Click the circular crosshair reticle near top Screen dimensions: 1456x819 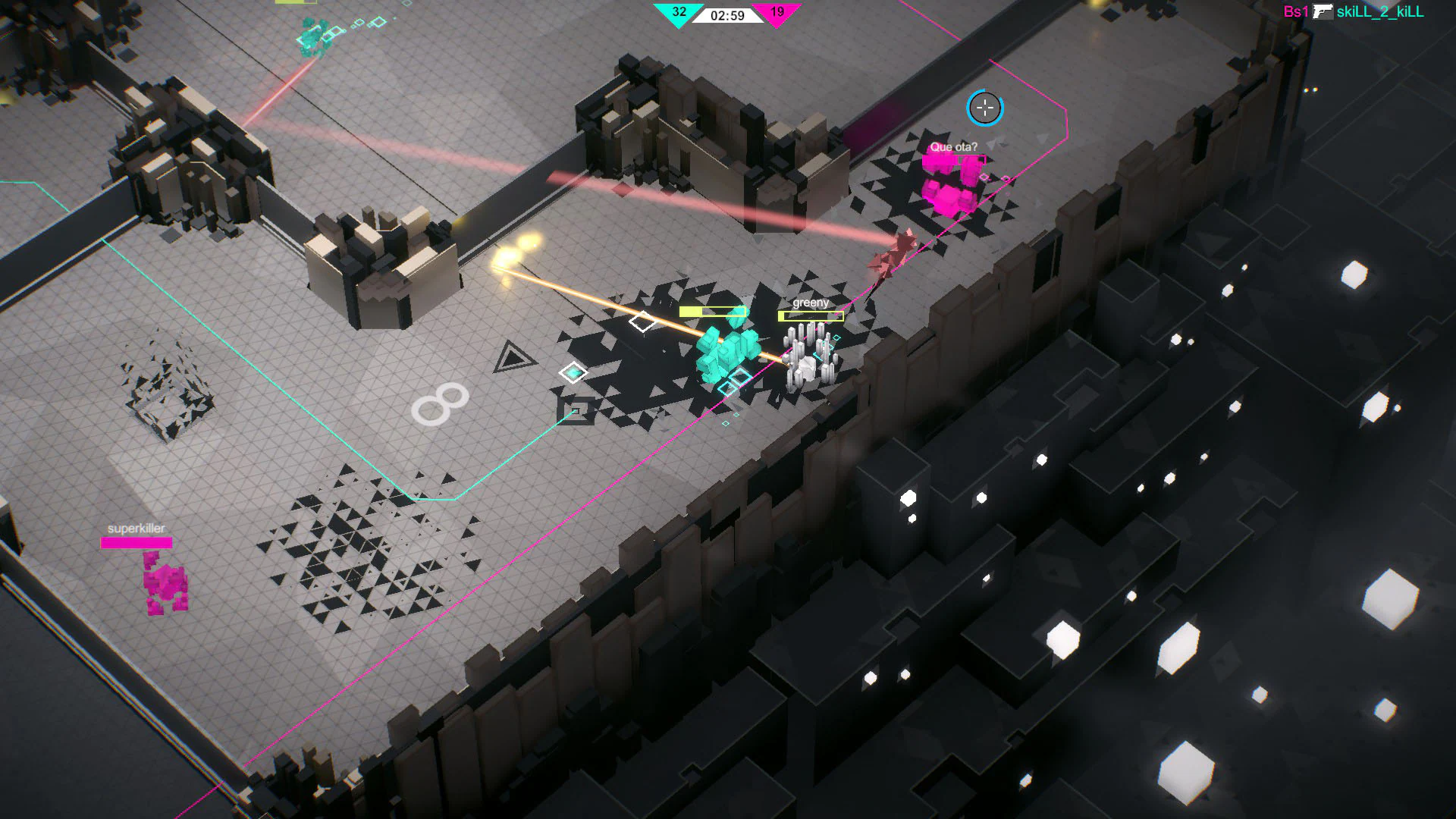(984, 108)
